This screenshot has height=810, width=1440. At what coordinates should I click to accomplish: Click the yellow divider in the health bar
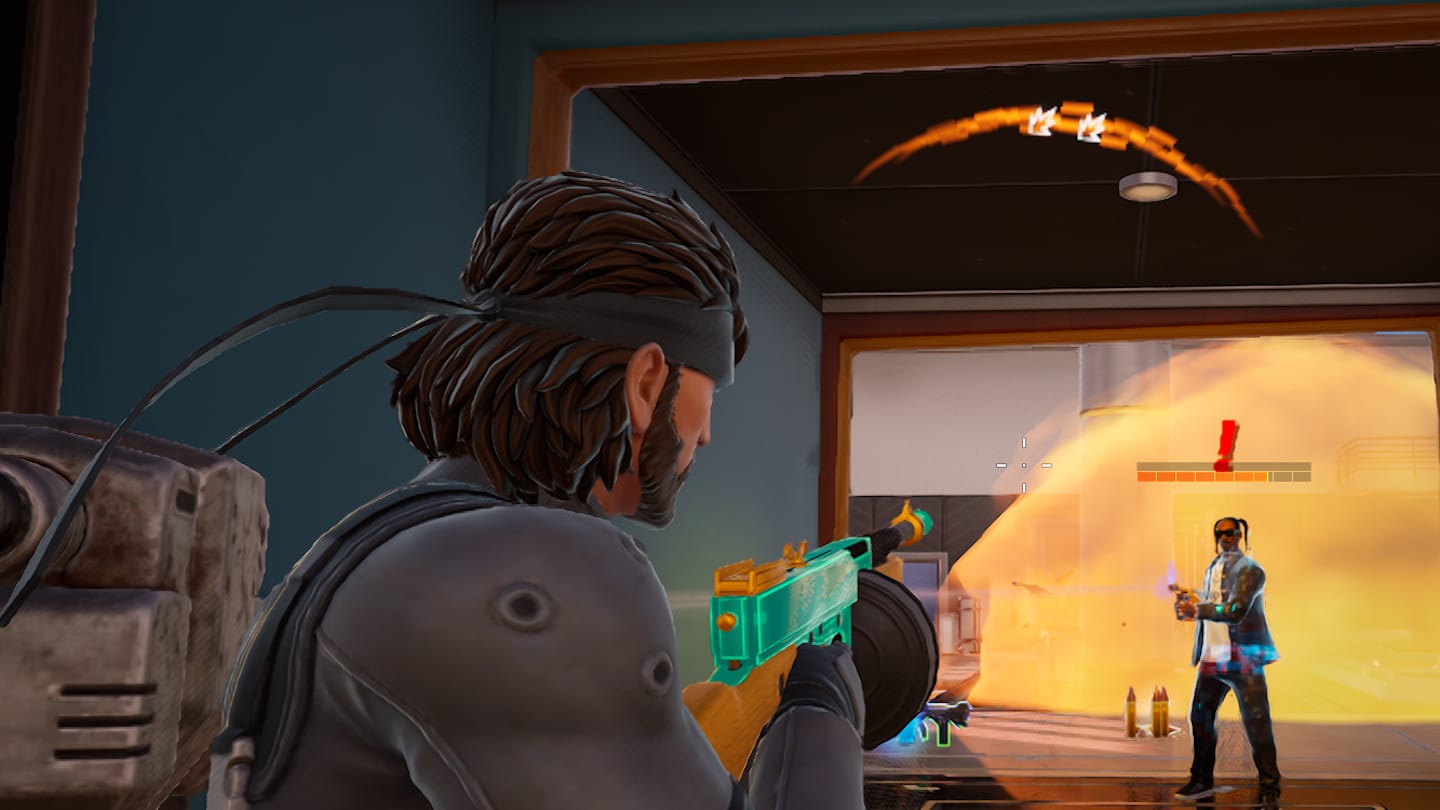(1268, 476)
